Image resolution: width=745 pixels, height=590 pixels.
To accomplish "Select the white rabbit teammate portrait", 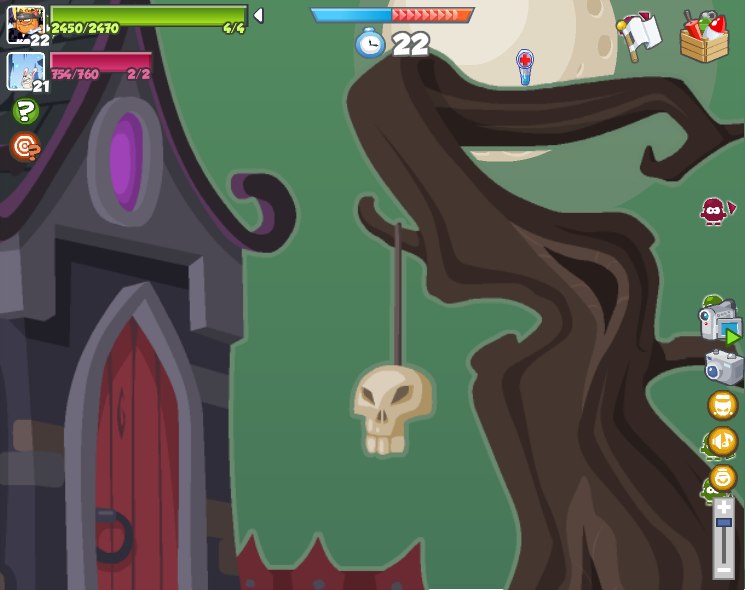I will [x=25, y=71].
